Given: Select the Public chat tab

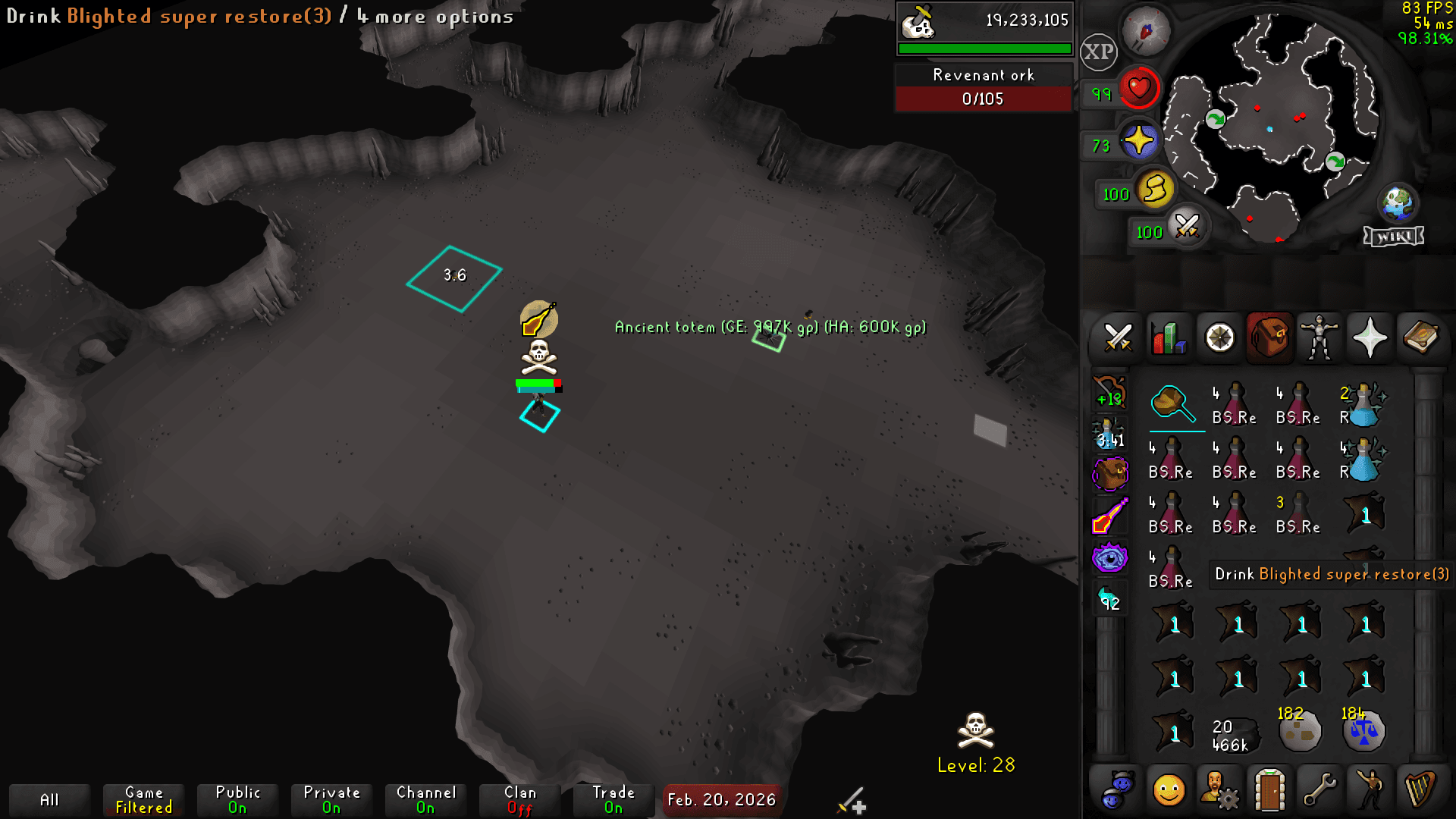Looking at the screenshot, I should [237, 798].
